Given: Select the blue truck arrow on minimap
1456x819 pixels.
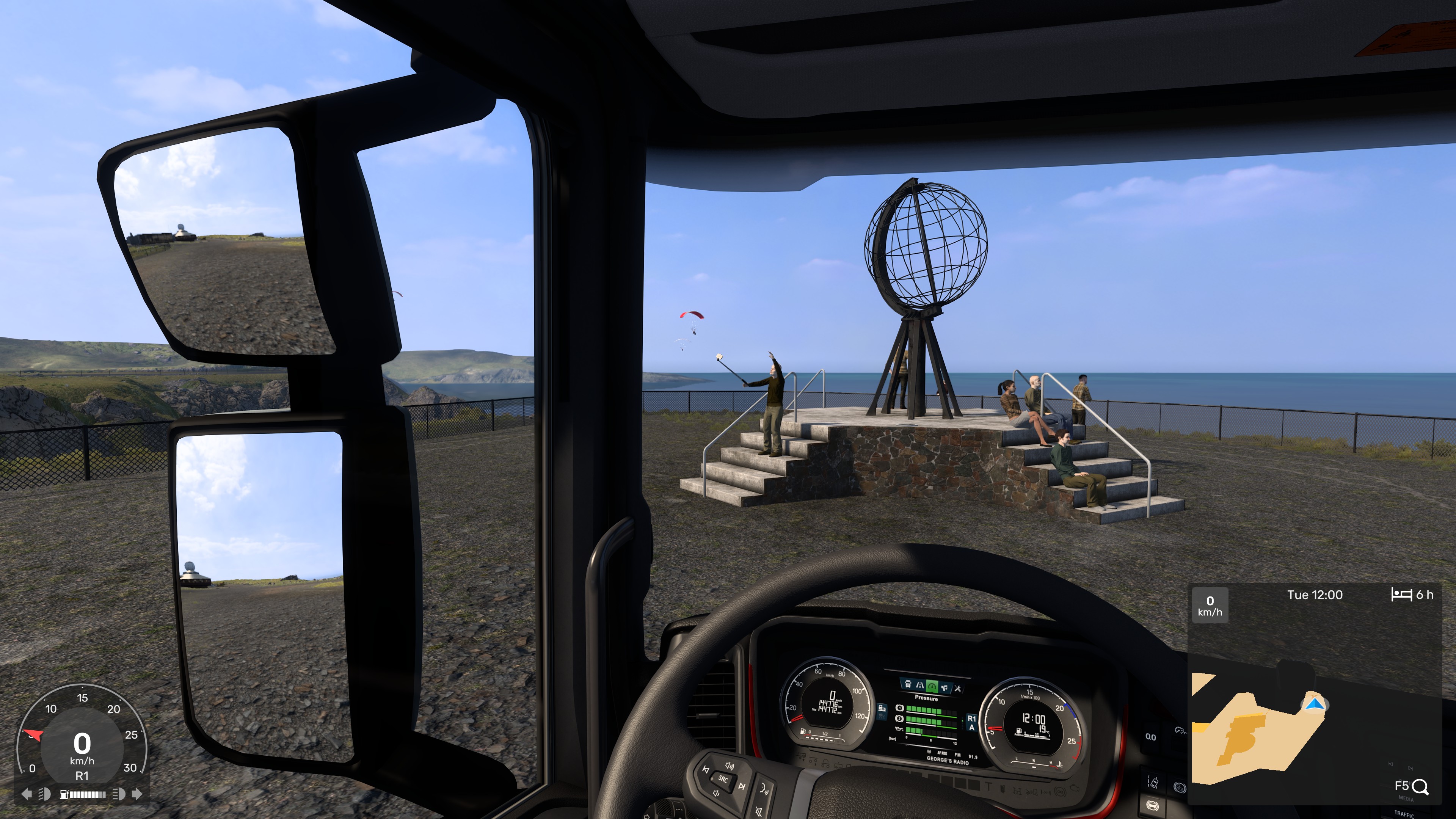Looking at the screenshot, I should point(1314,704).
